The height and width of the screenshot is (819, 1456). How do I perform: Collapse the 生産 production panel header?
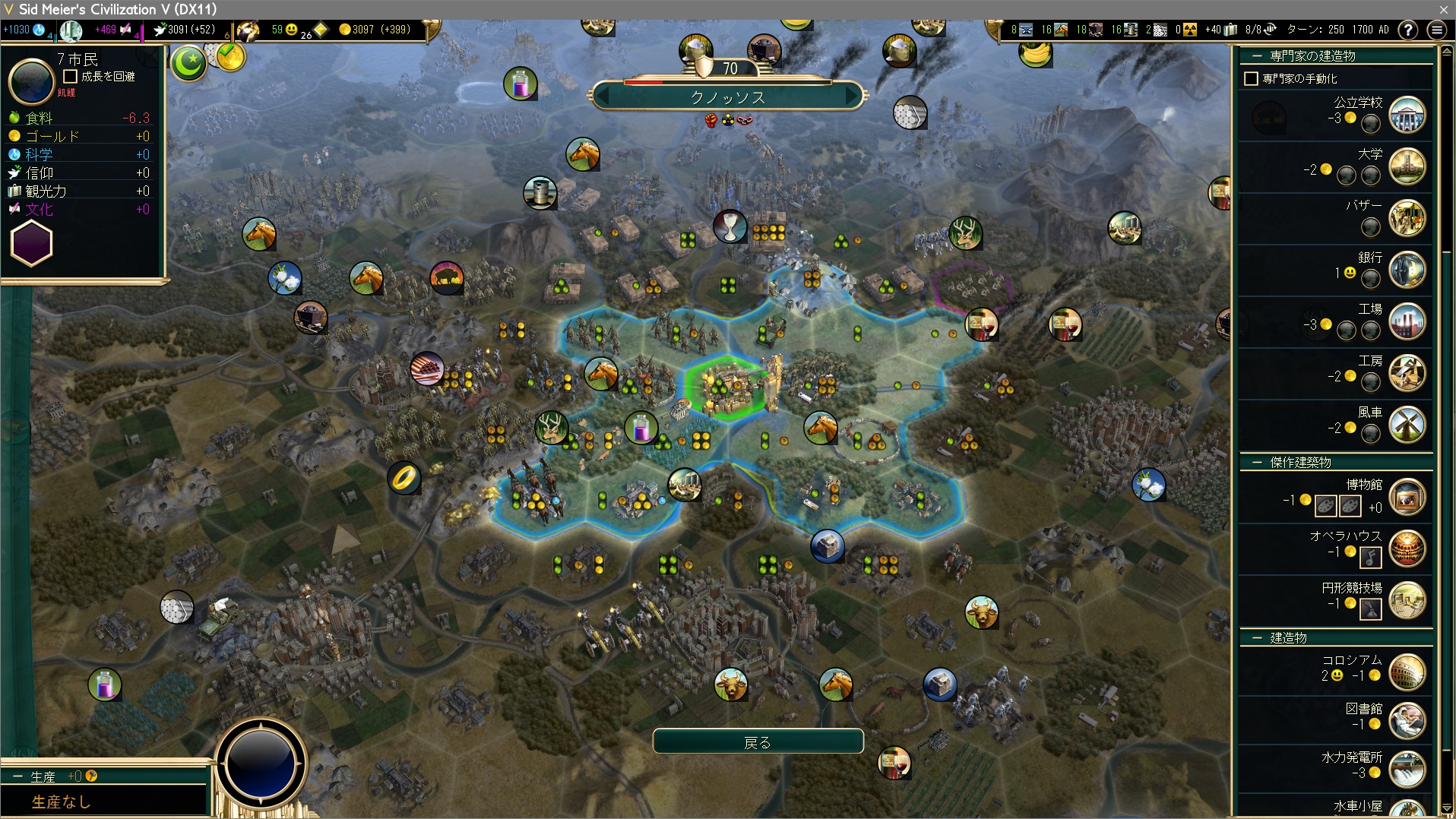(x=17, y=776)
